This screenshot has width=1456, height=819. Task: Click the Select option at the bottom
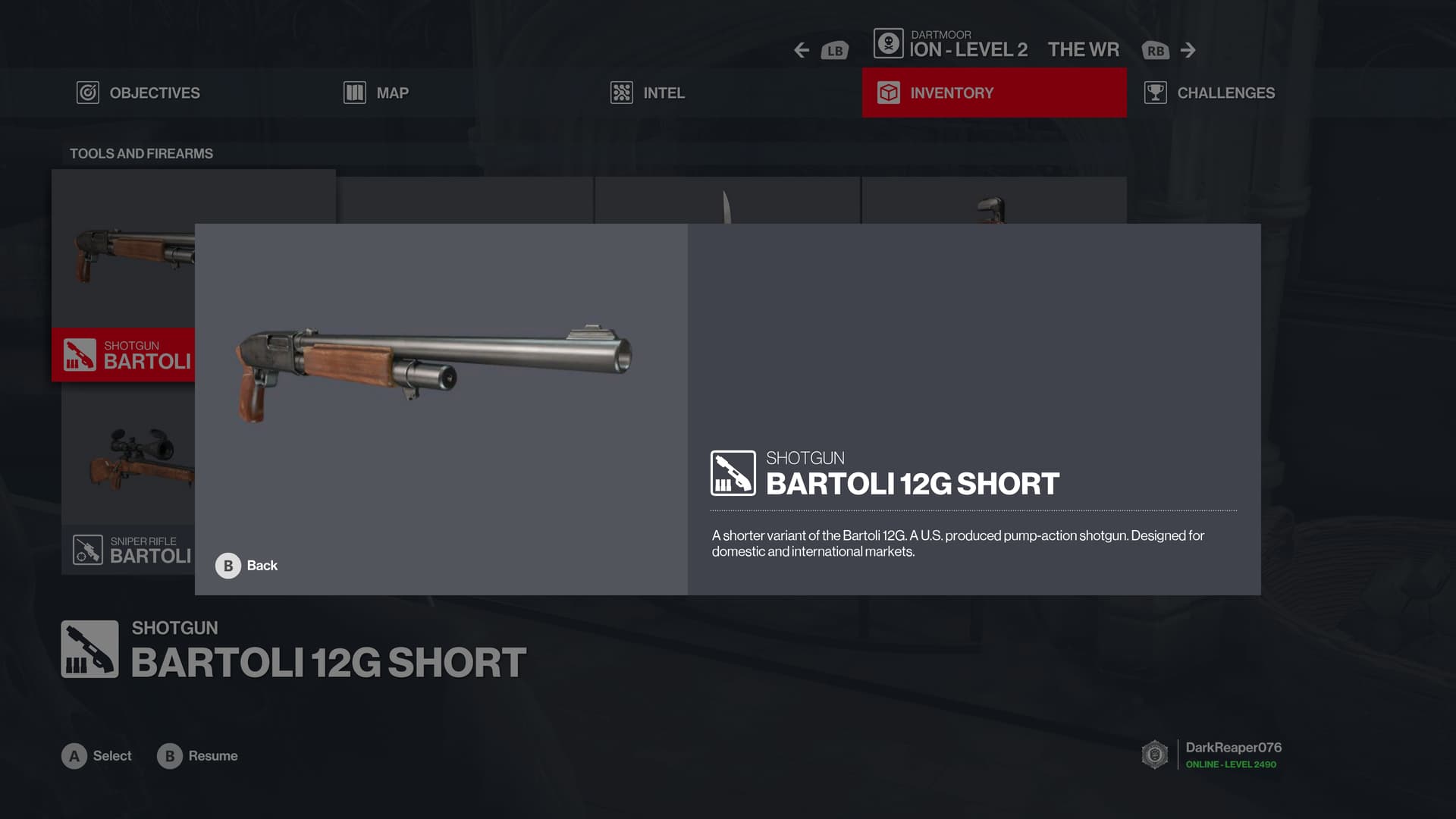pyautogui.click(x=96, y=756)
